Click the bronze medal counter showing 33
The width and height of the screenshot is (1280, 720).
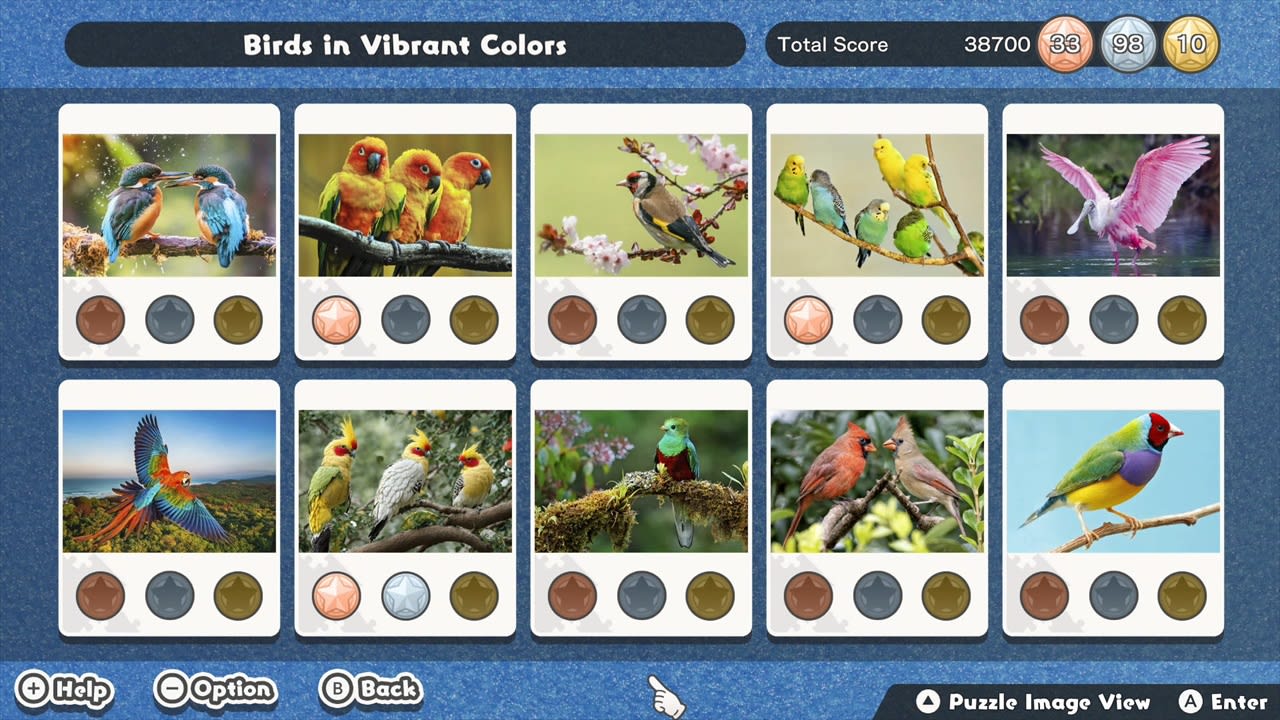point(1065,44)
